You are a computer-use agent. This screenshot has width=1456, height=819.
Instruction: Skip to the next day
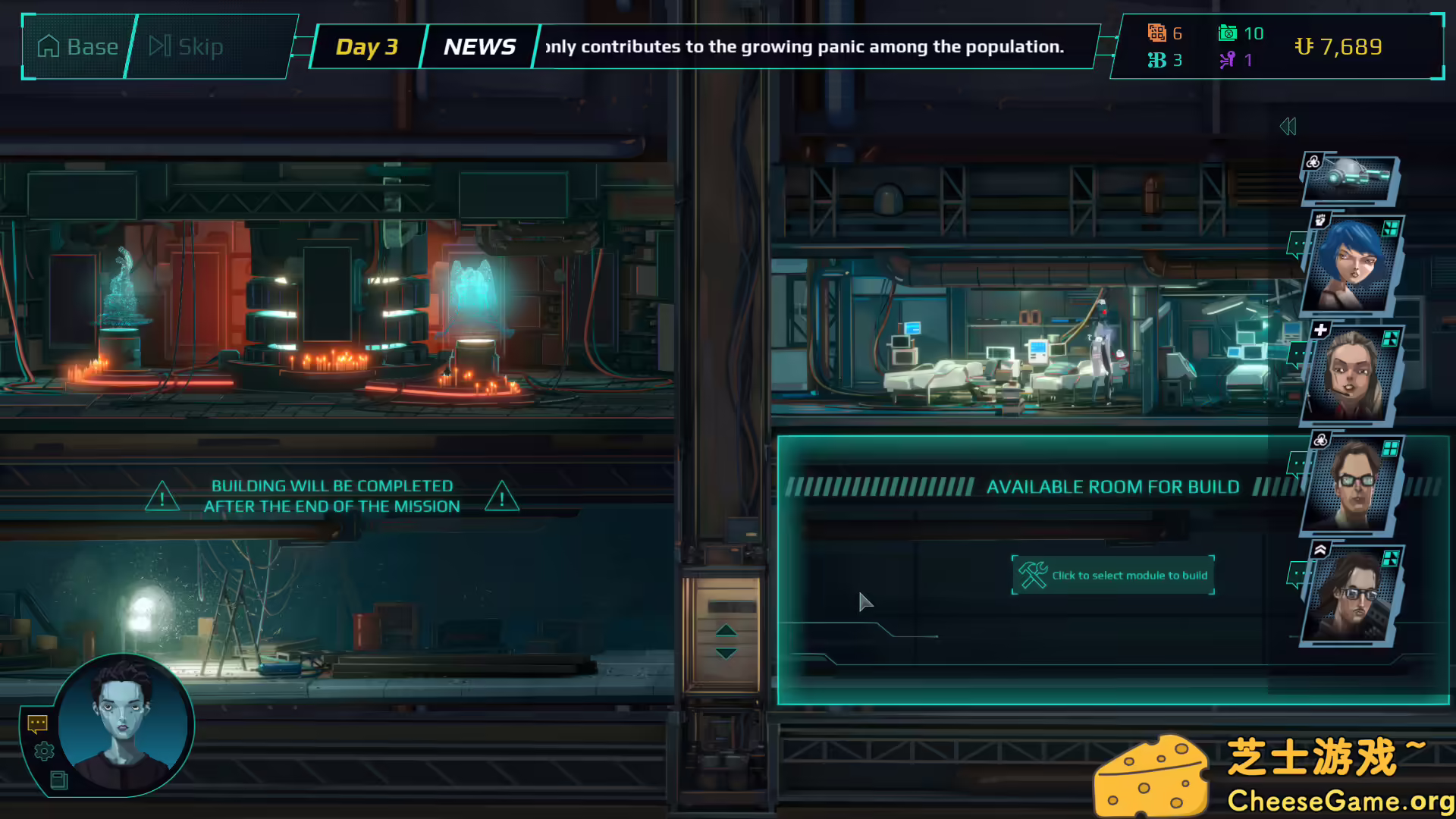point(186,47)
